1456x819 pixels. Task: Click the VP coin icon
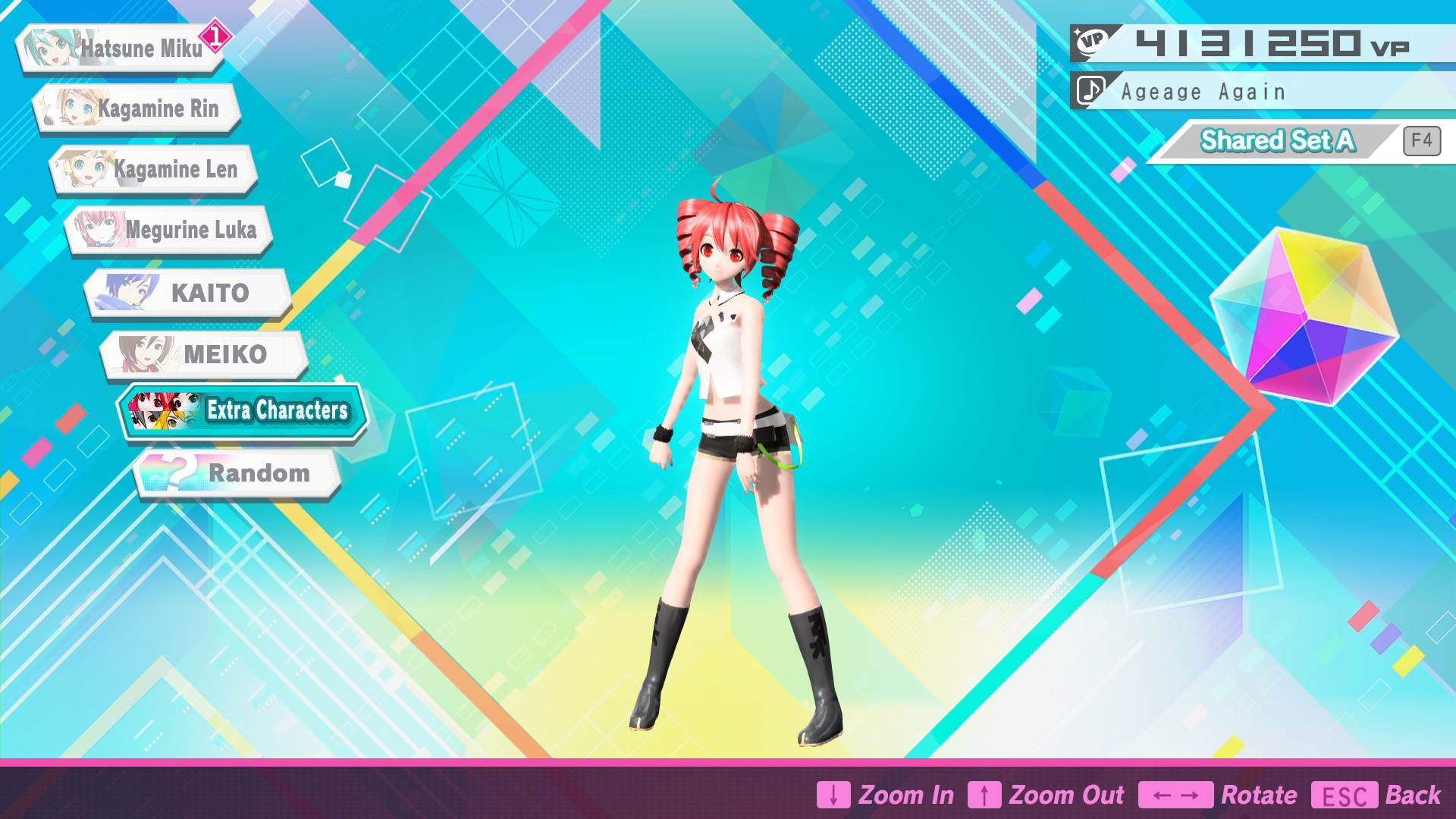tap(1093, 39)
